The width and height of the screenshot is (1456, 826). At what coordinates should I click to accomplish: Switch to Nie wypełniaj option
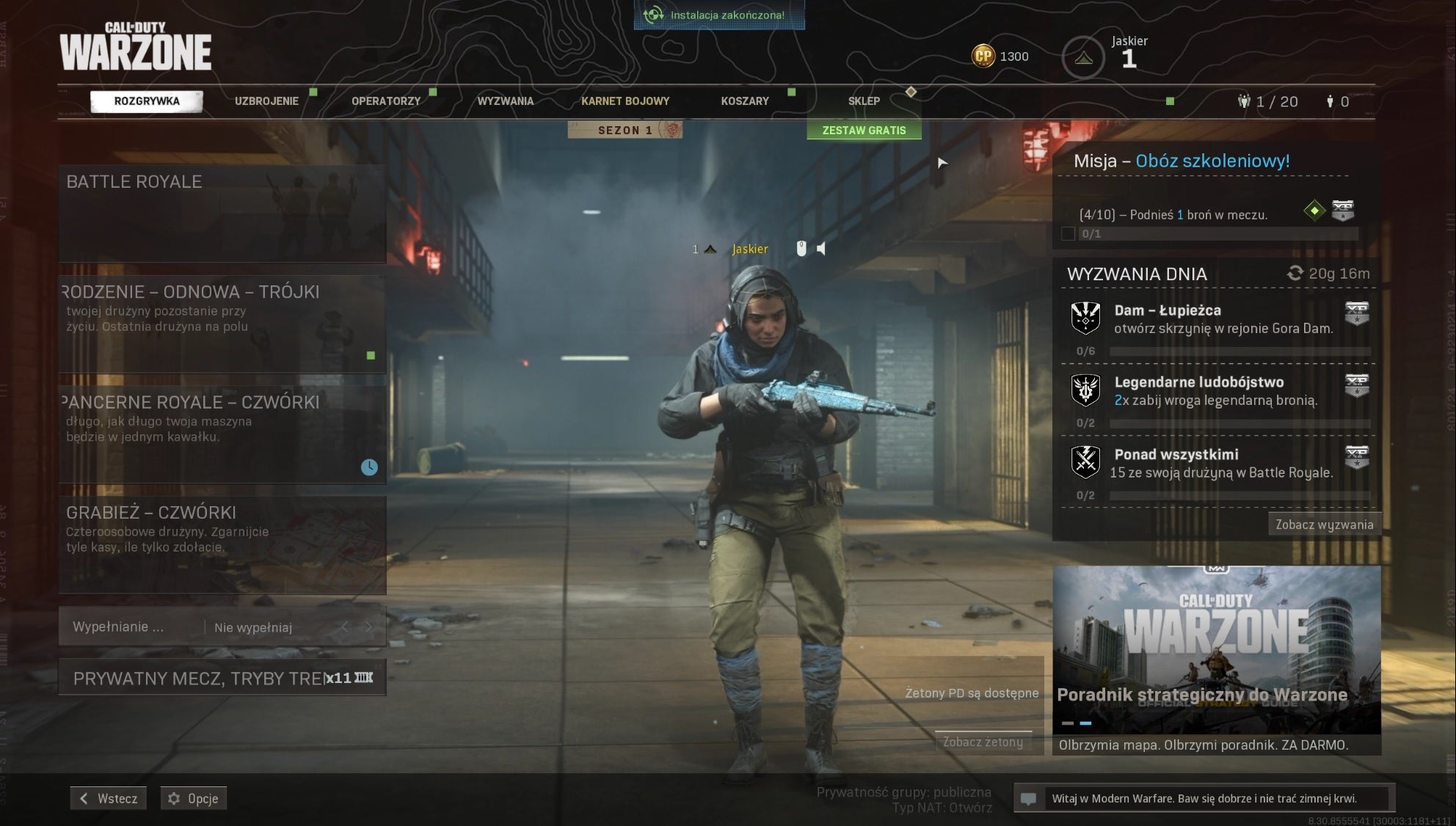pyautogui.click(x=252, y=627)
